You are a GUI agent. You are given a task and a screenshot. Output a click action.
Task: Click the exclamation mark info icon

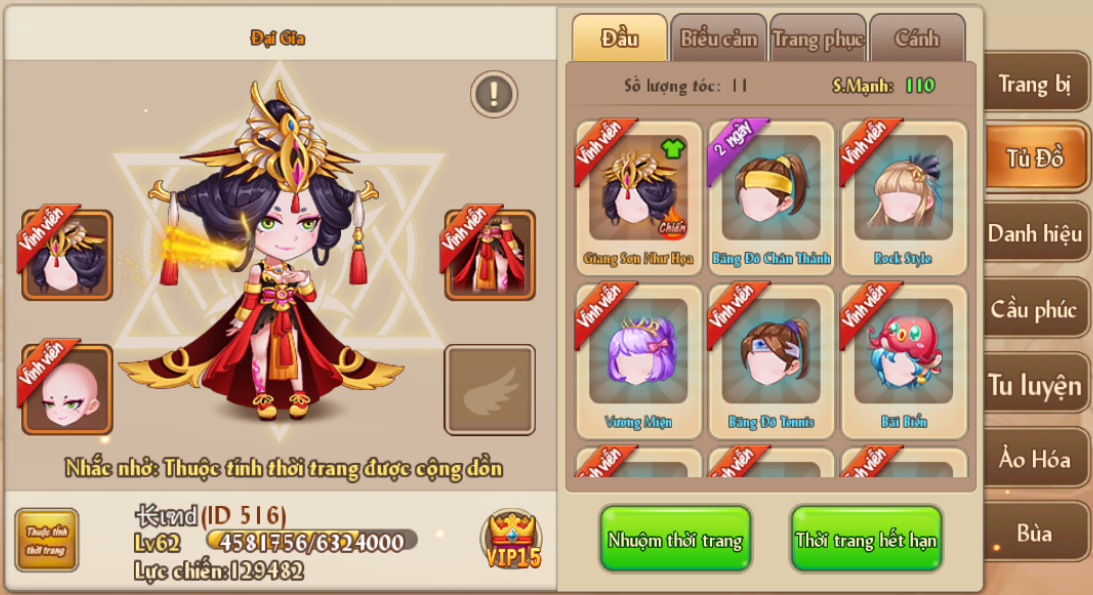click(x=493, y=94)
